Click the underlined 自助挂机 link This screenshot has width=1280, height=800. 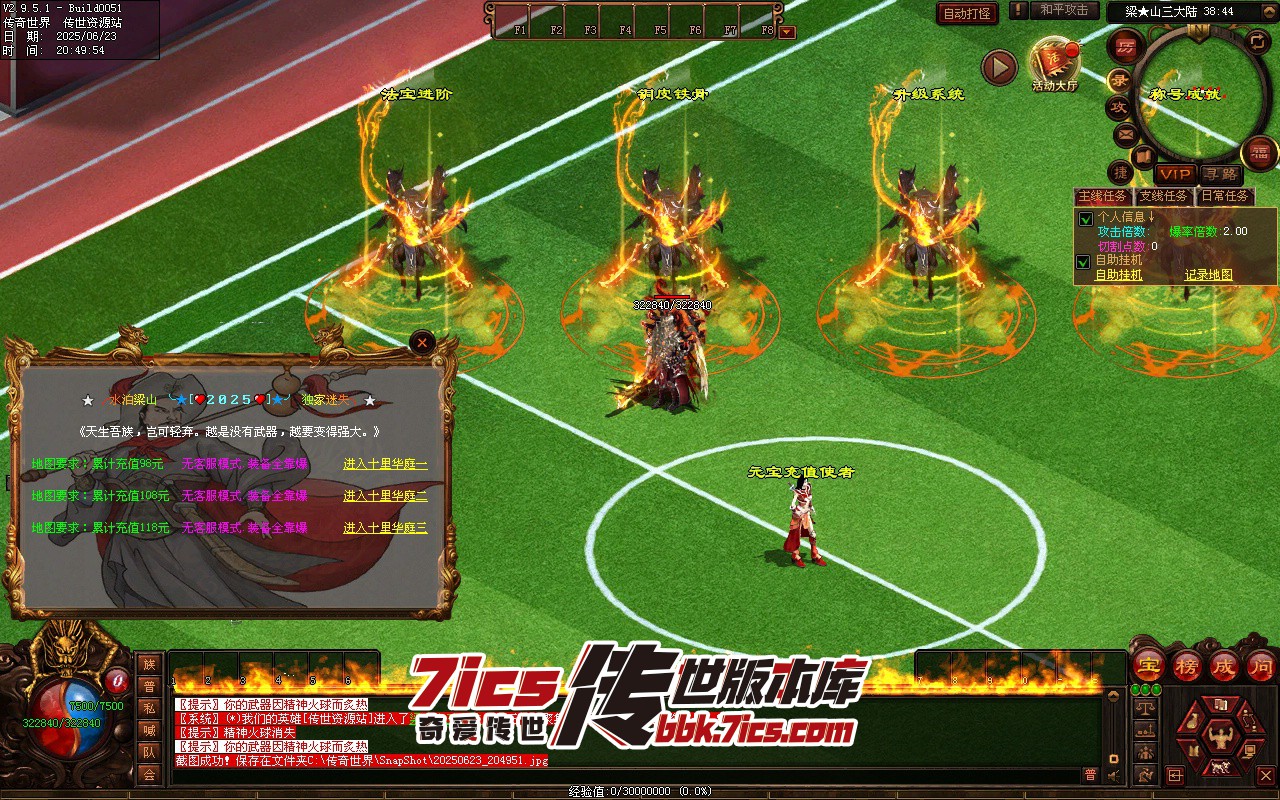tap(1118, 275)
